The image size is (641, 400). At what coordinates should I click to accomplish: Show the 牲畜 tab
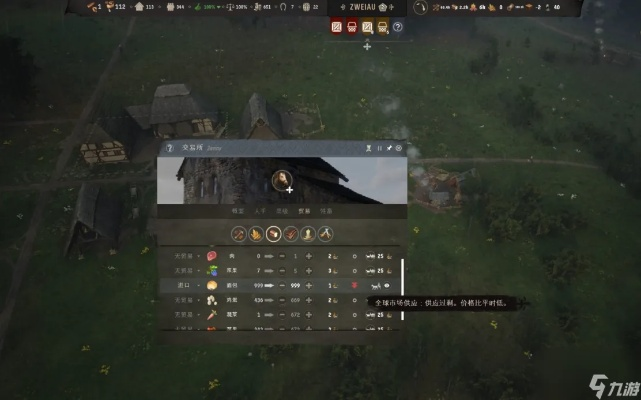click(325, 212)
